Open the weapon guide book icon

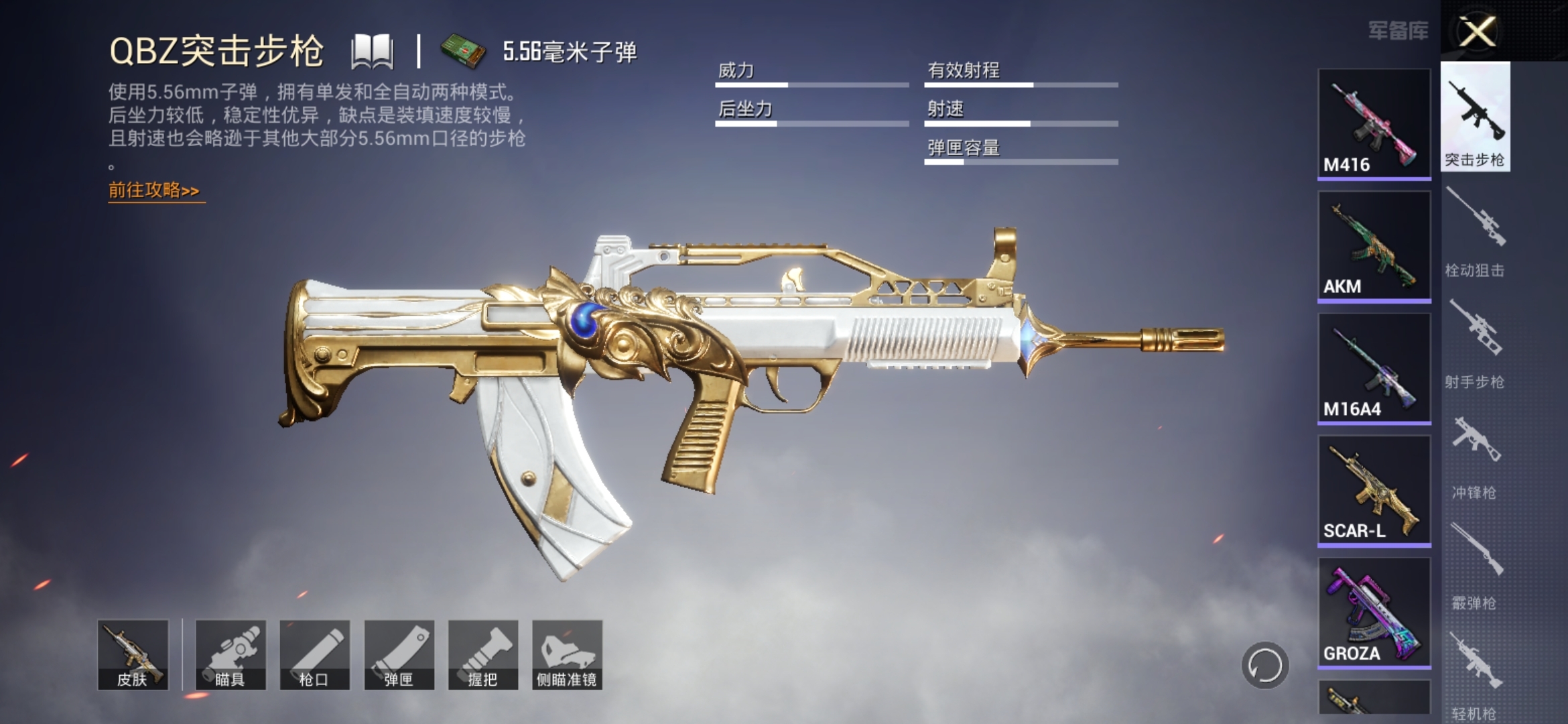tap(372, 52)
